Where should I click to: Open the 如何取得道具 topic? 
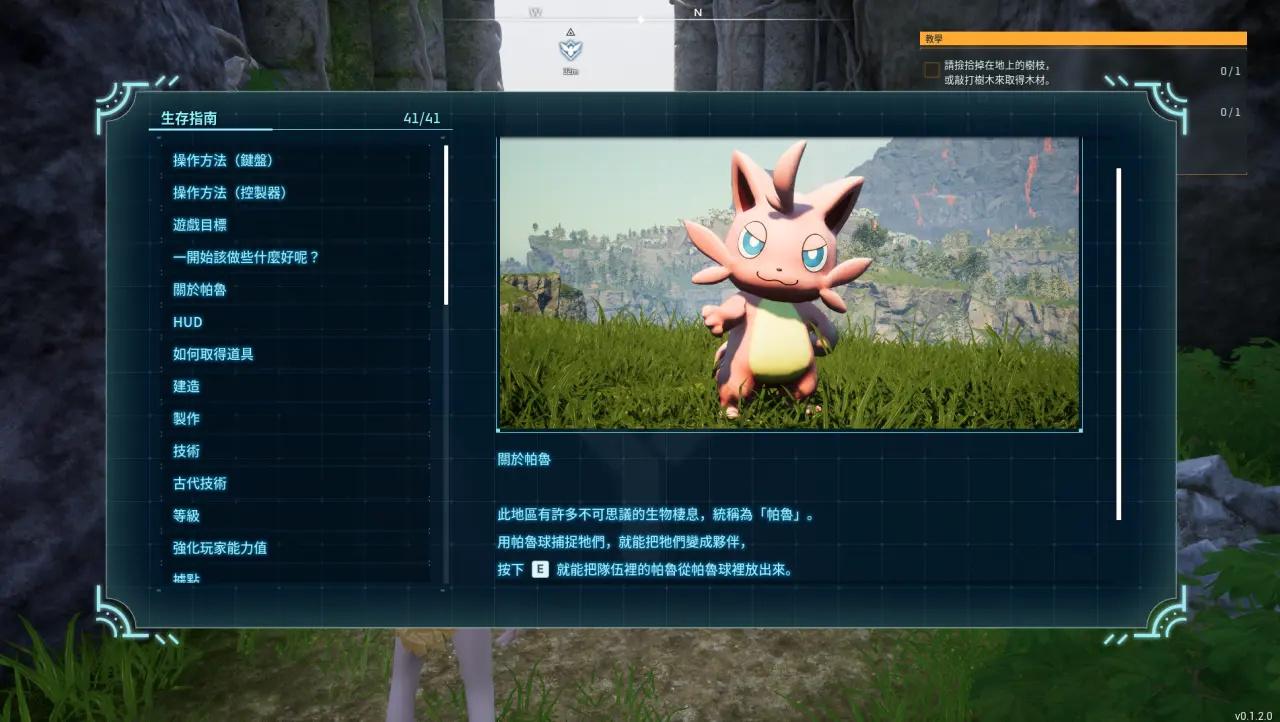coord(213,354)
